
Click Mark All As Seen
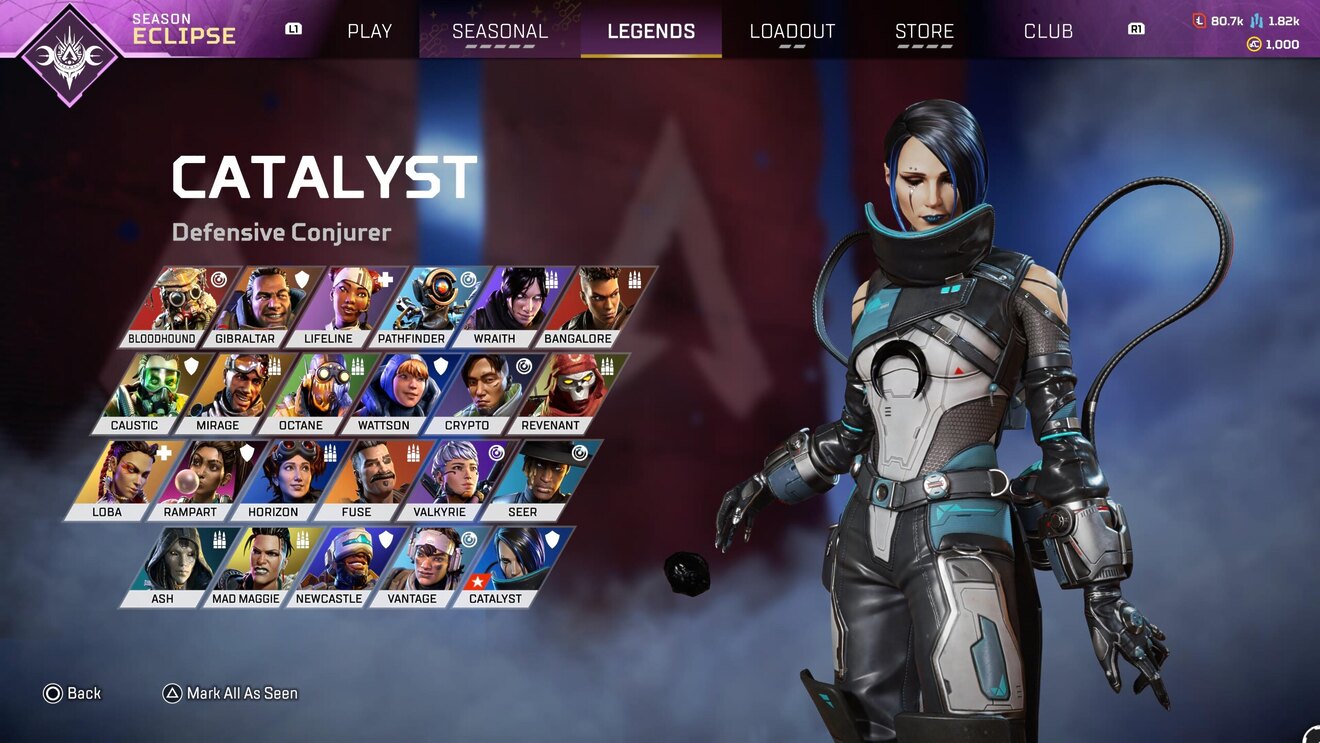[x=240, y=692]
